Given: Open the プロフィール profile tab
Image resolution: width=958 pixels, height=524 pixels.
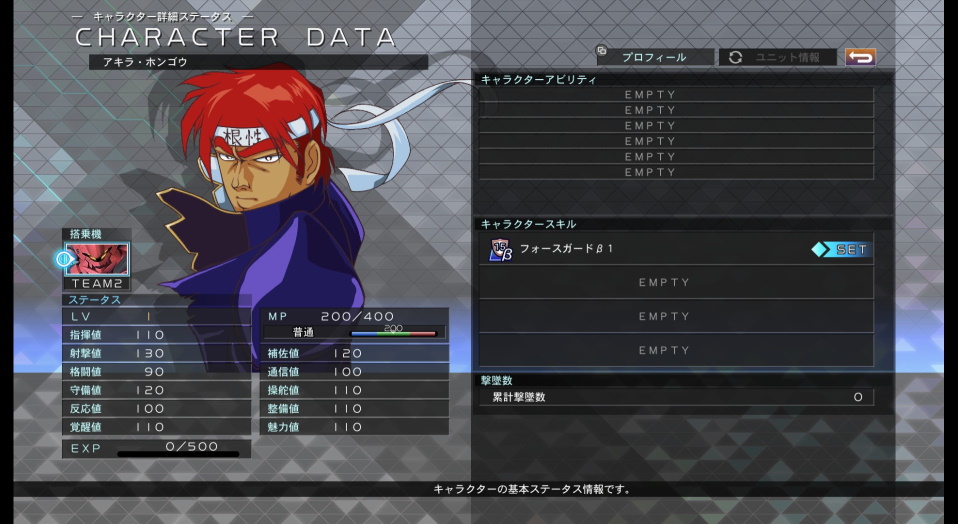Looking at the screenshot, I should tap(654, 58).
